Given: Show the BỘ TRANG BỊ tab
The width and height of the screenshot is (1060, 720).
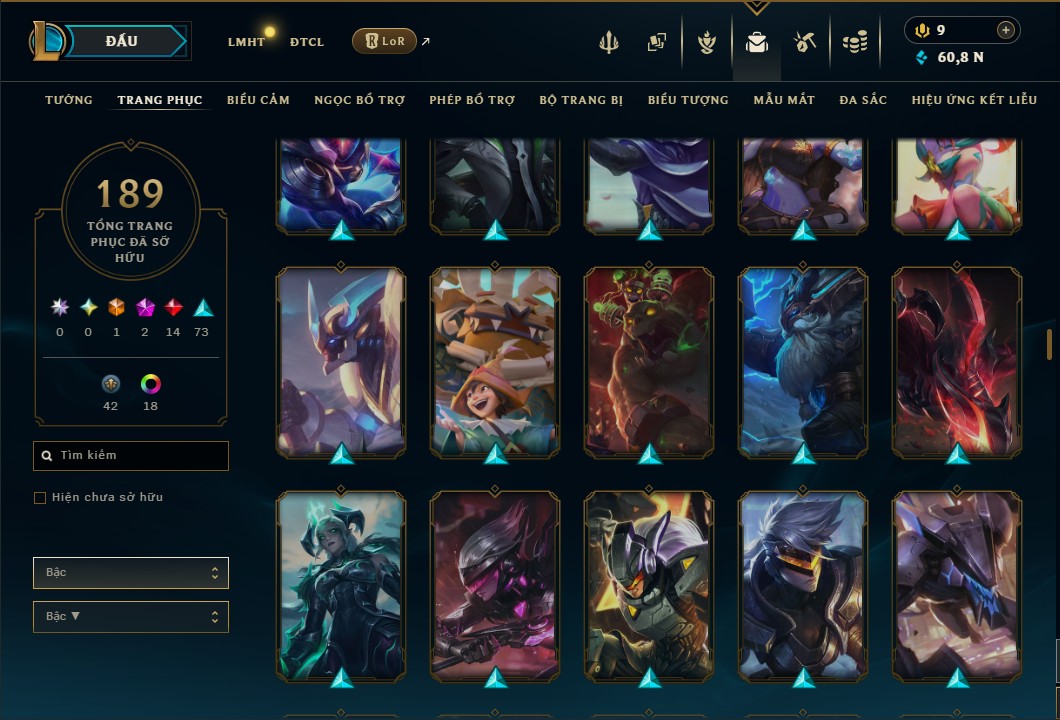Looking at the screenshot, I should pos(581,100).
